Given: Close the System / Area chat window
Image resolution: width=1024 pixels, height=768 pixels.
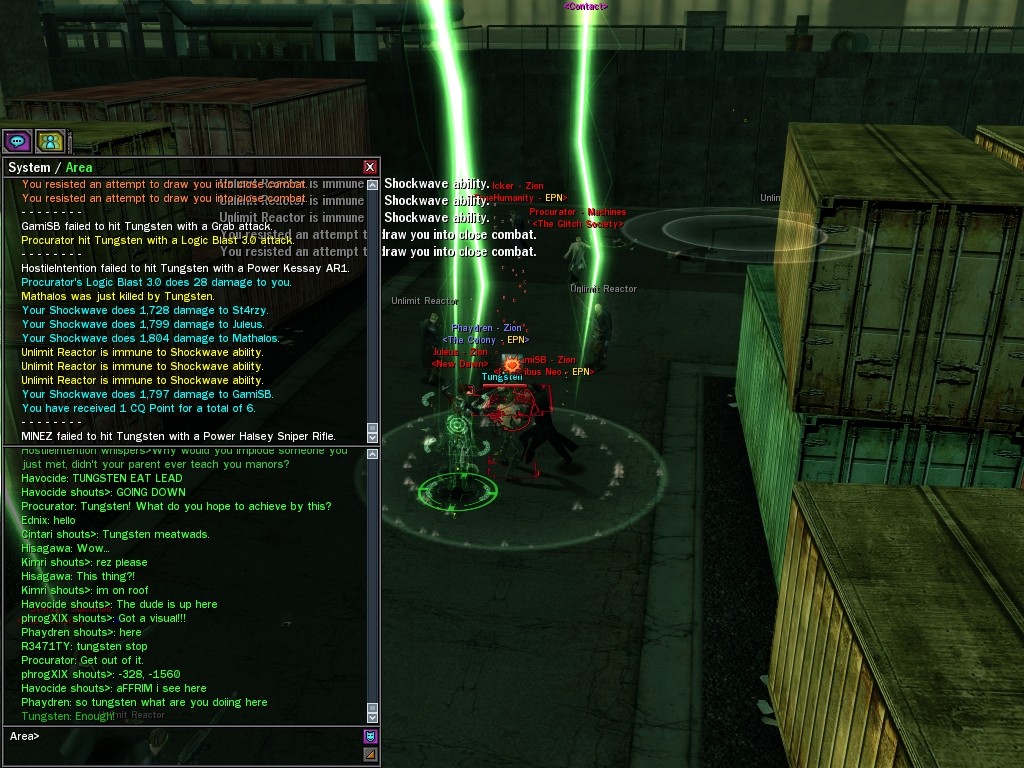Looking at the screenshot, I should [x=370, y=167].
